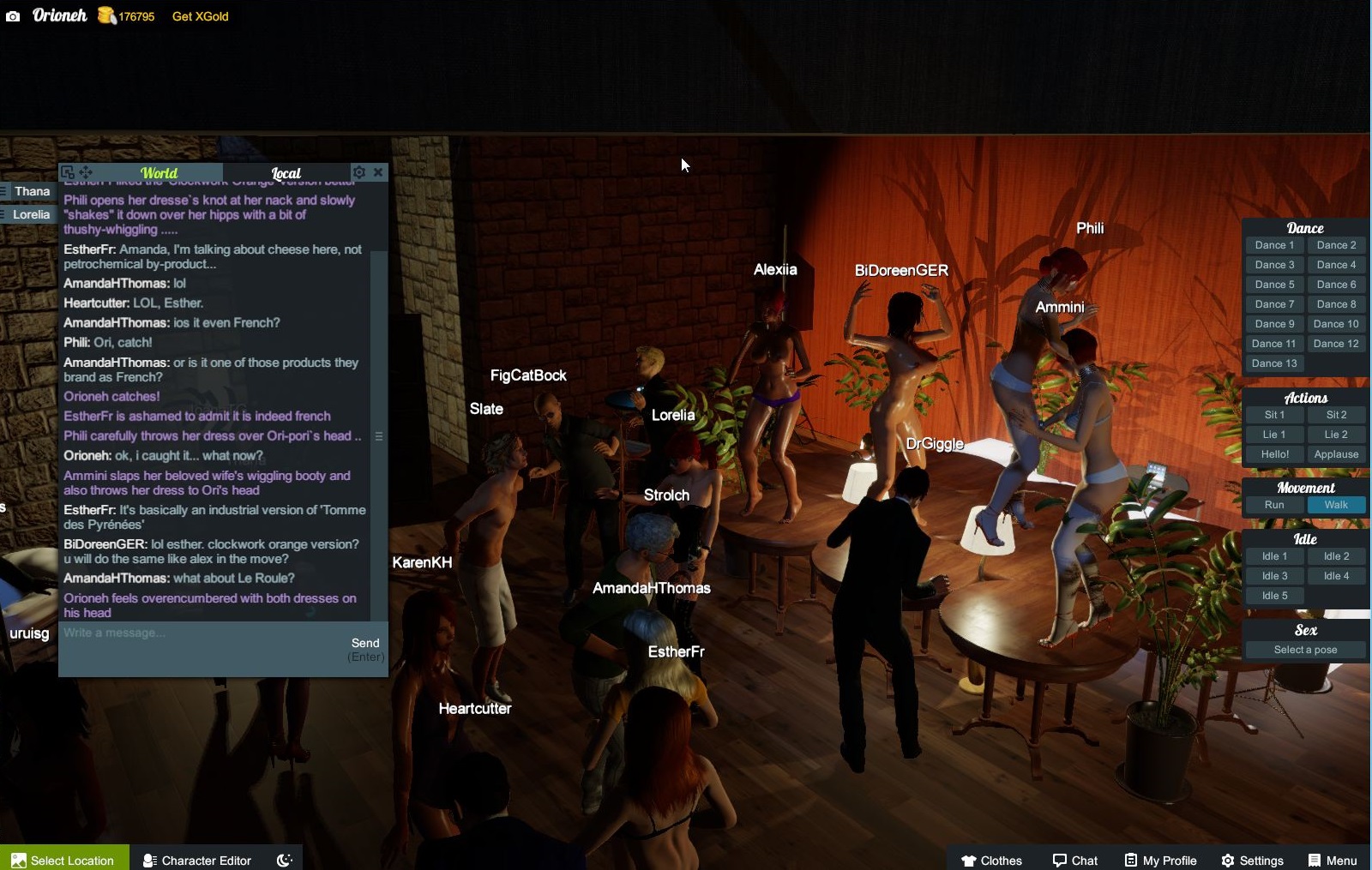Viewport: 1372px width, 870px height.
Task: Select Thana from the left player list
Action: [32, 190]
